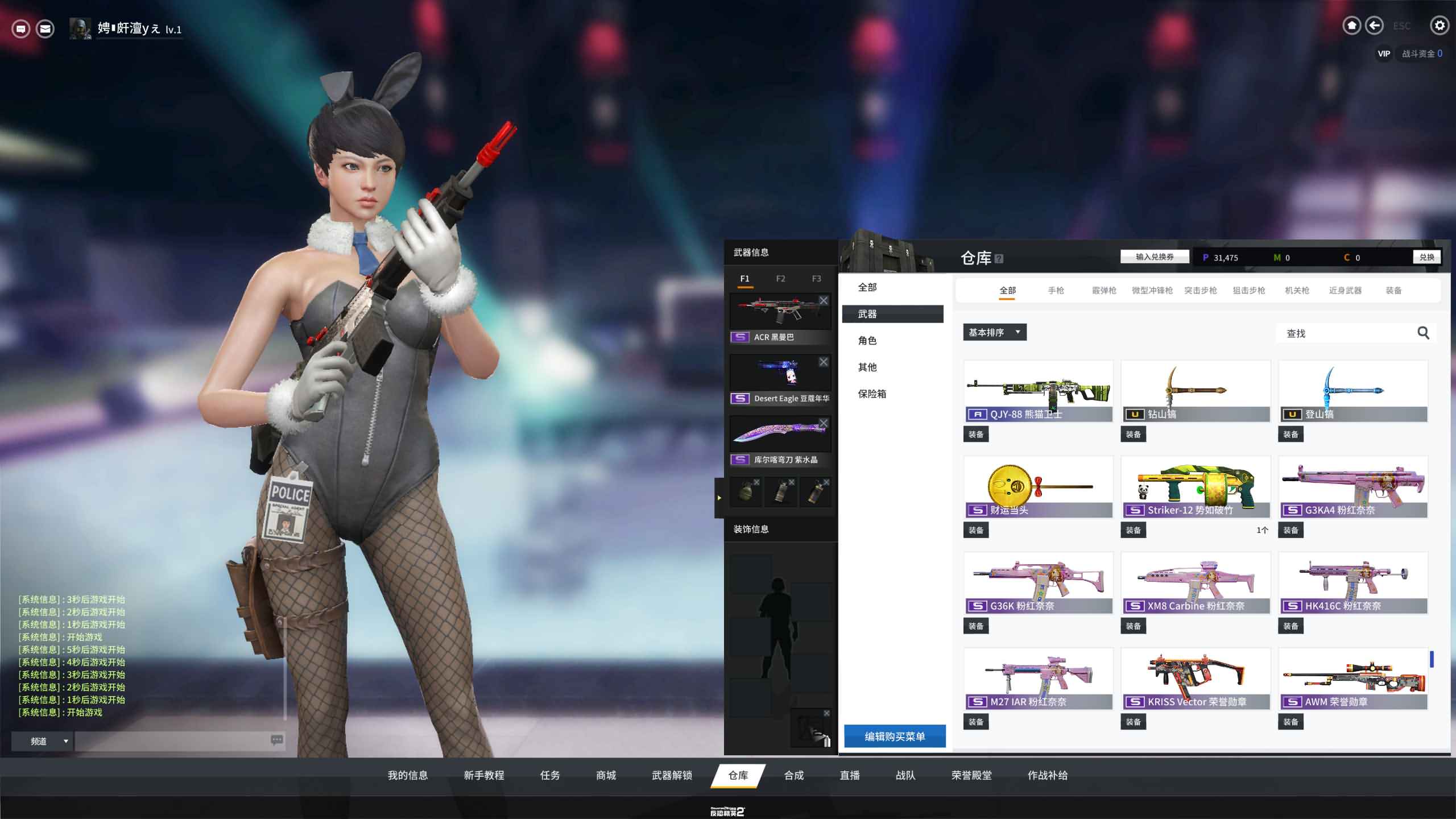The height and width of the screenshot is (819, 1456).
Task: Return with the back arrow button
Action: (x=1374, y=26)
